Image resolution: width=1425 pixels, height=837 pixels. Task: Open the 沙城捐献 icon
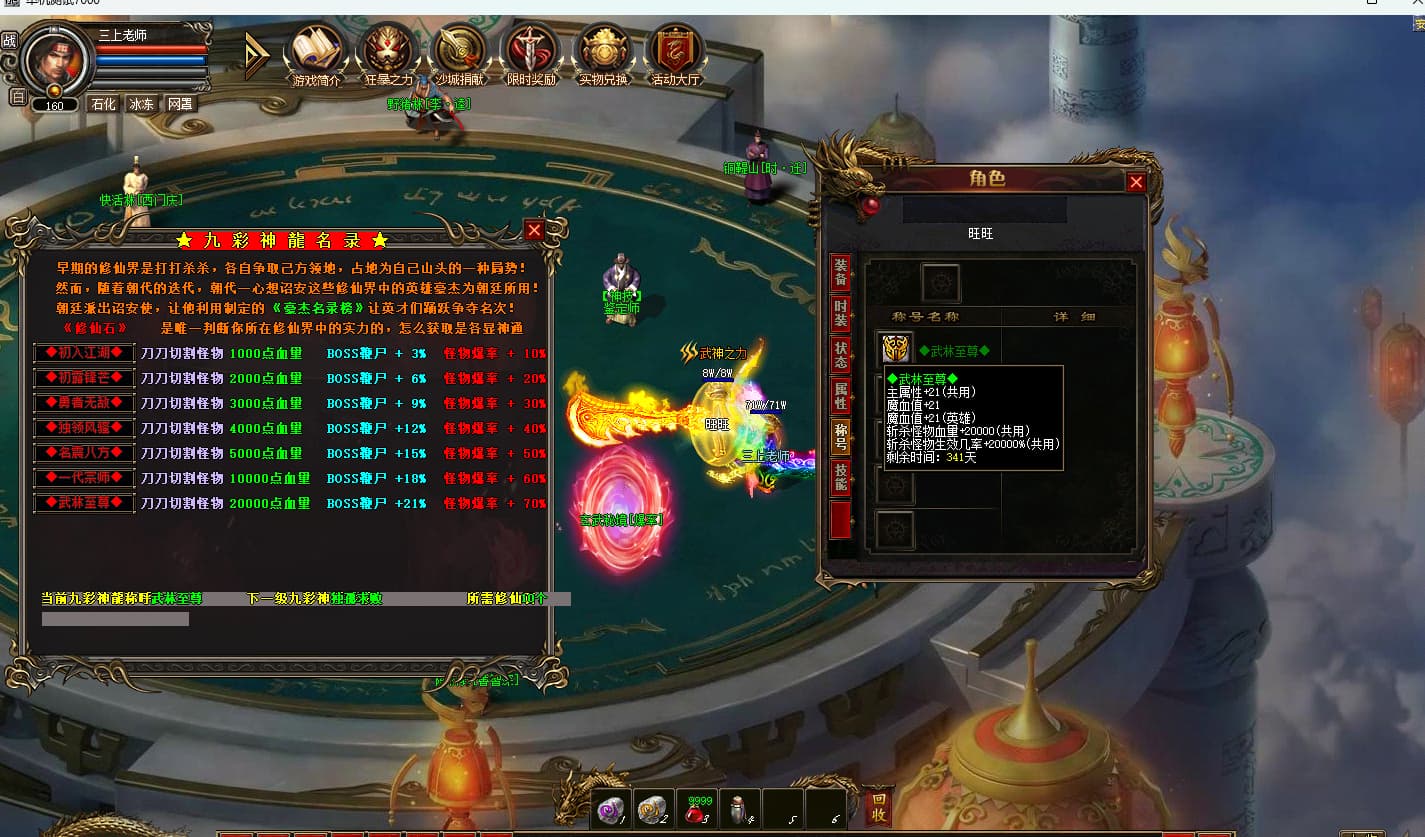pos(460,50)
